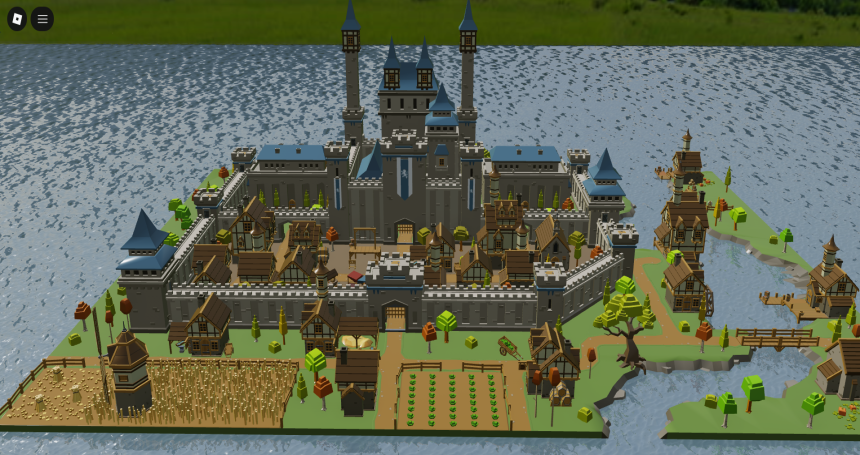The width and height of the screenshot is (860, 455).
Task: Open the Roblox menu
Action: coord(17,18)
